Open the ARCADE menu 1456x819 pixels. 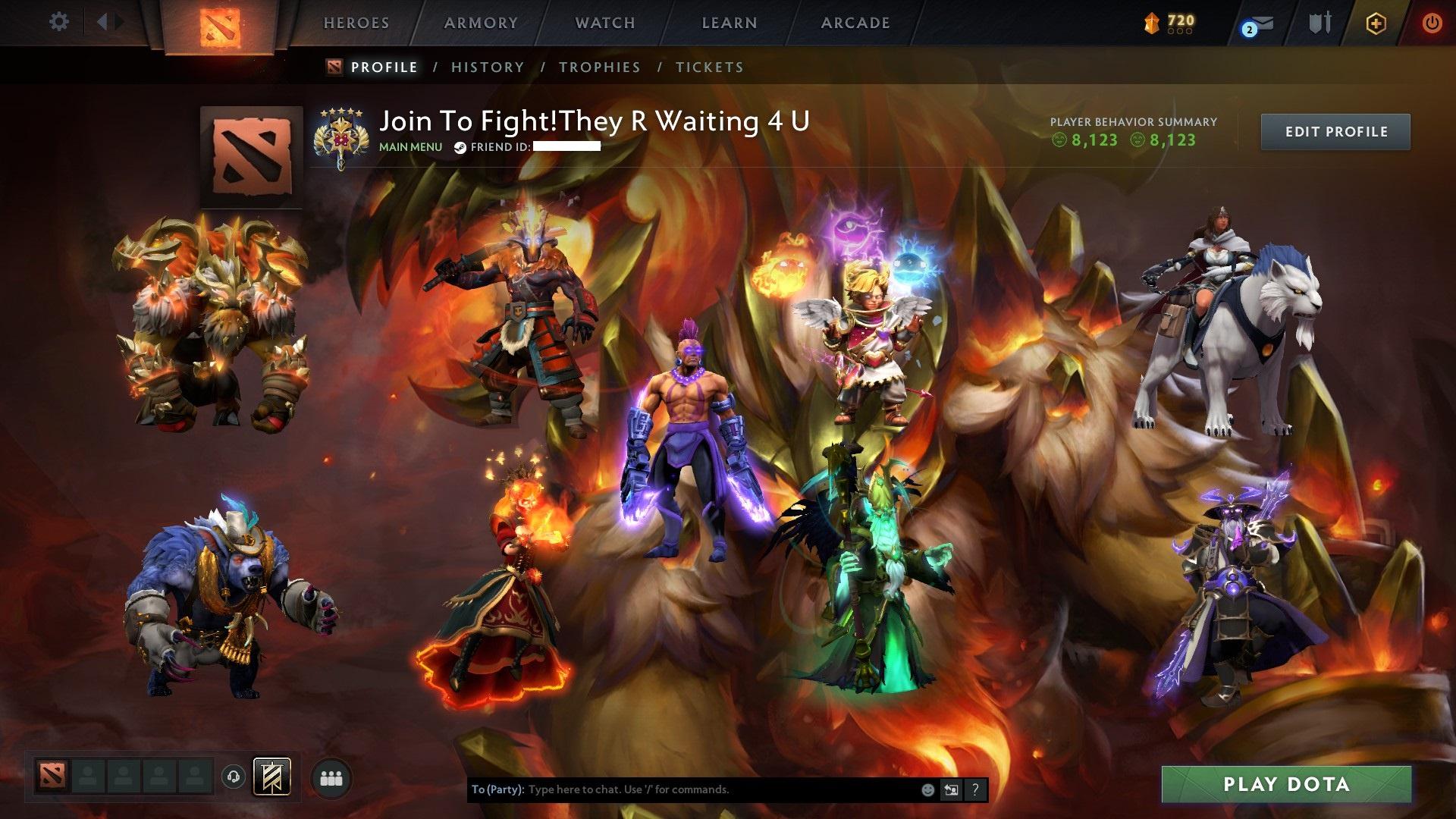point(855,23)
